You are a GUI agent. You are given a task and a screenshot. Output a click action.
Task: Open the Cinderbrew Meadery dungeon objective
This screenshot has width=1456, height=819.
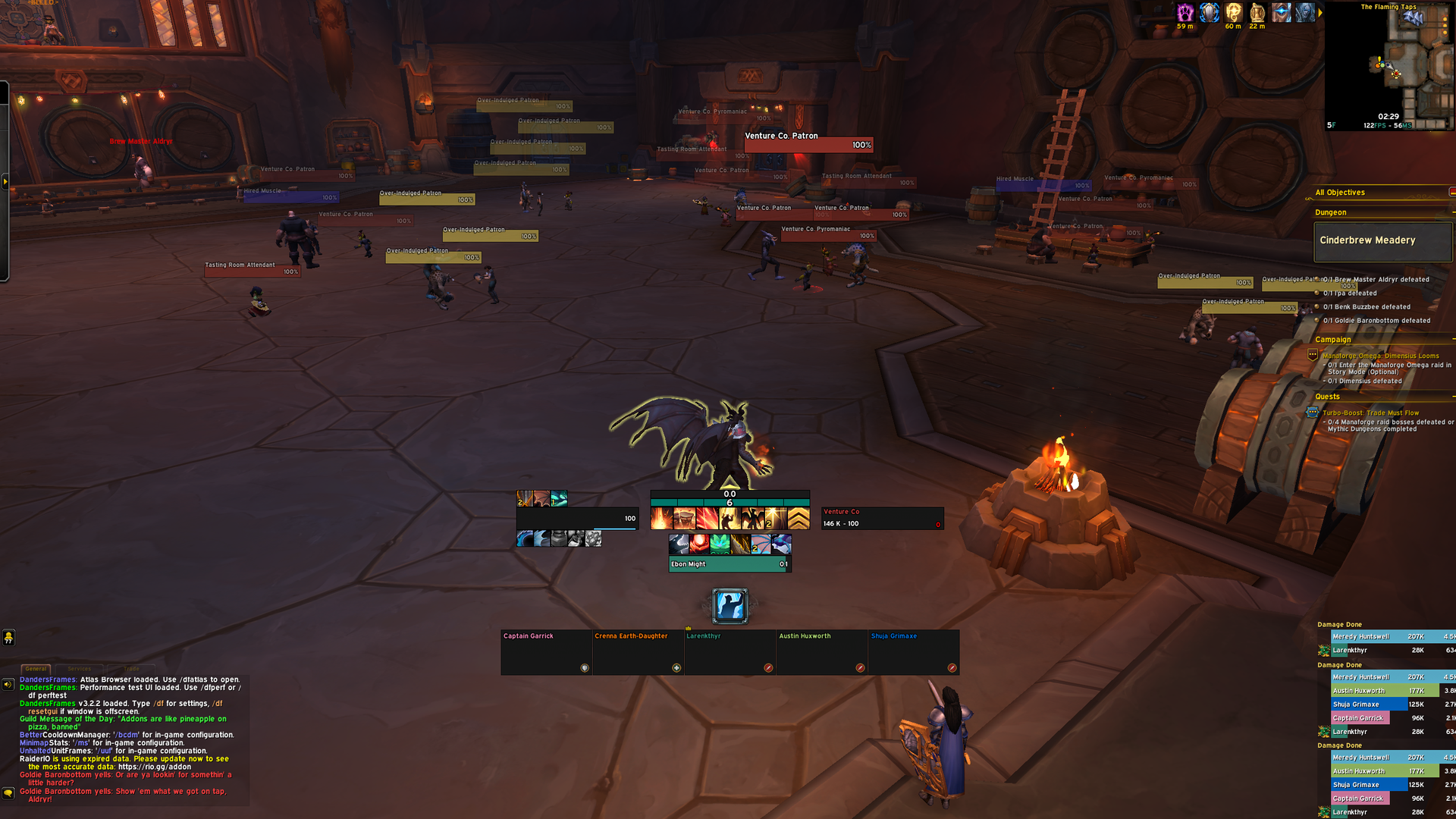click(1382, 241)
